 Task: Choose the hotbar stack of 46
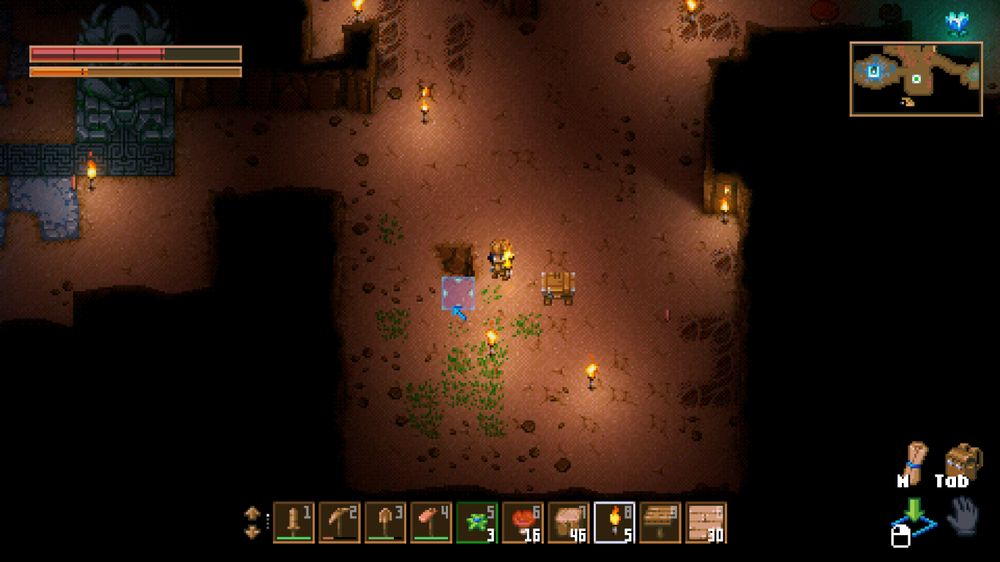tap(569, 522)
